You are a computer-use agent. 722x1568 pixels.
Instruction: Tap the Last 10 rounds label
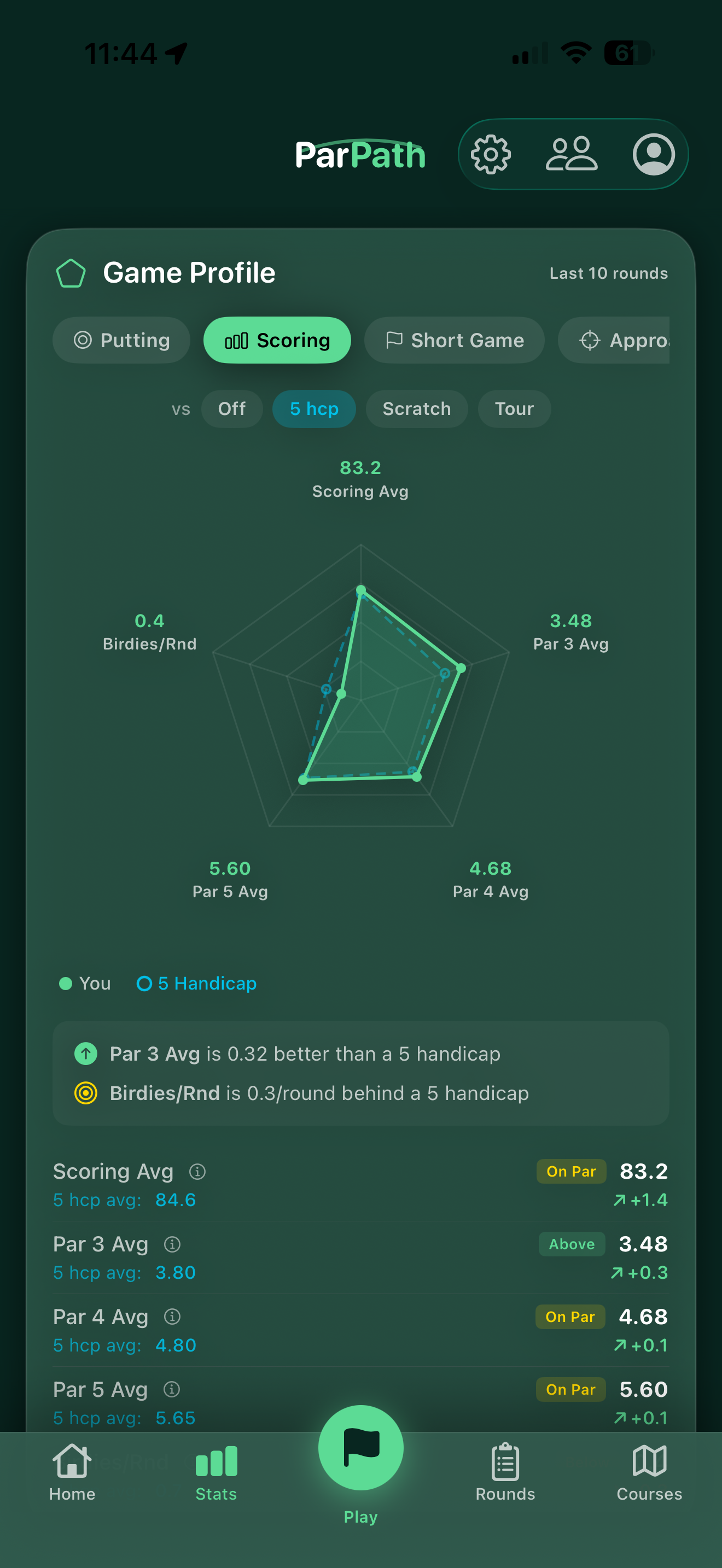pos(608,273)
